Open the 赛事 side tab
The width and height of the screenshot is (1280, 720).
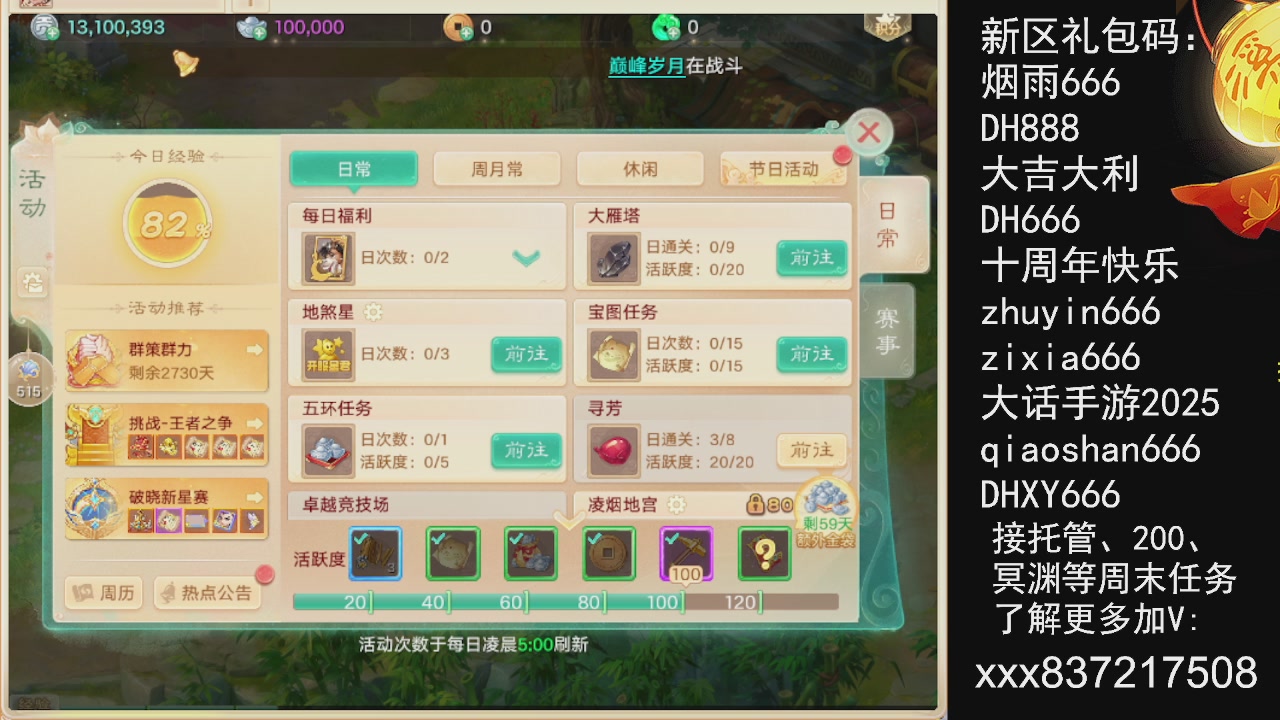888,332
